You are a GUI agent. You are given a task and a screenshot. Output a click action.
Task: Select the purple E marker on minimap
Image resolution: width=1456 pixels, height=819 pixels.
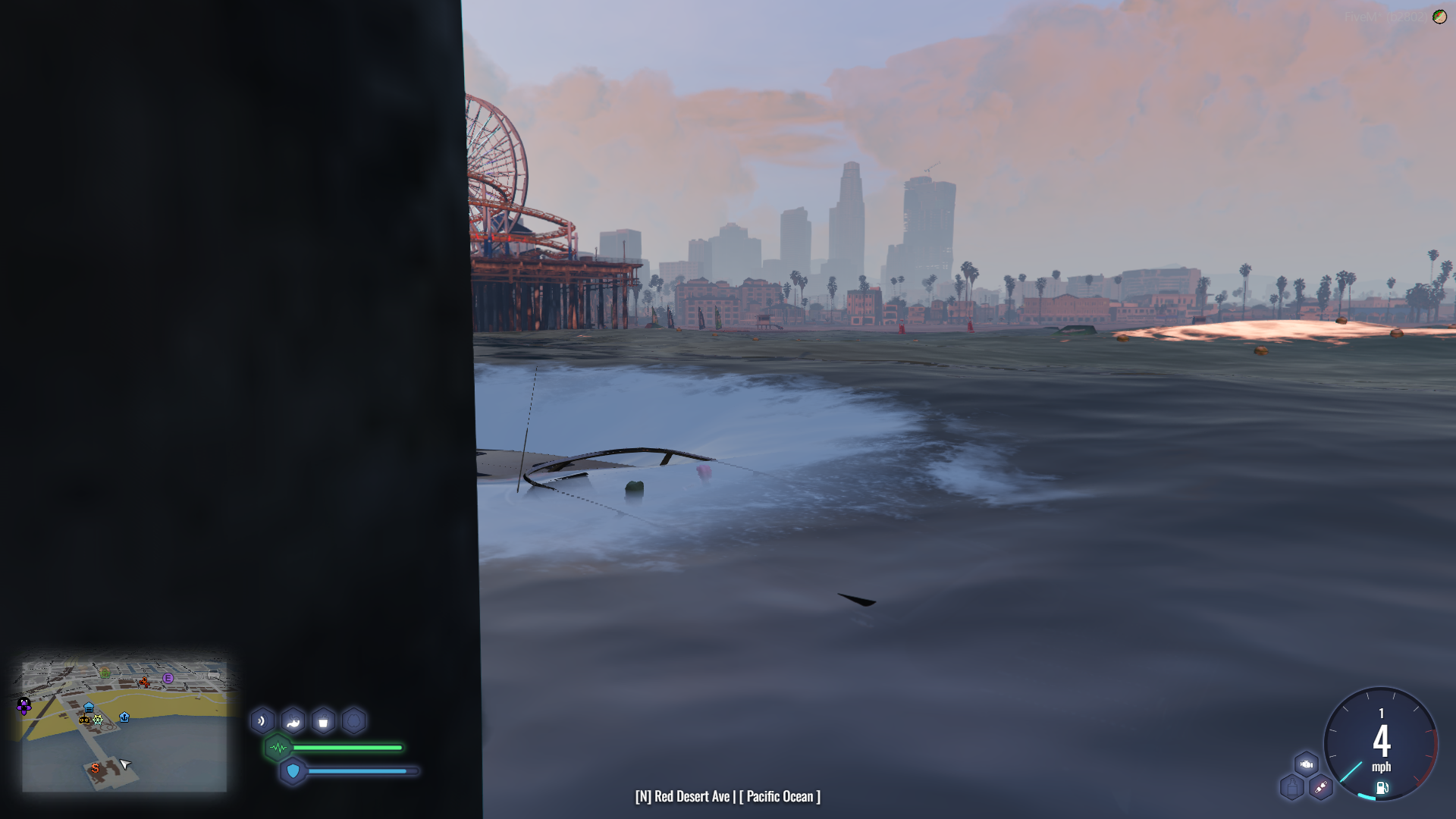click(x=168, y=678)
